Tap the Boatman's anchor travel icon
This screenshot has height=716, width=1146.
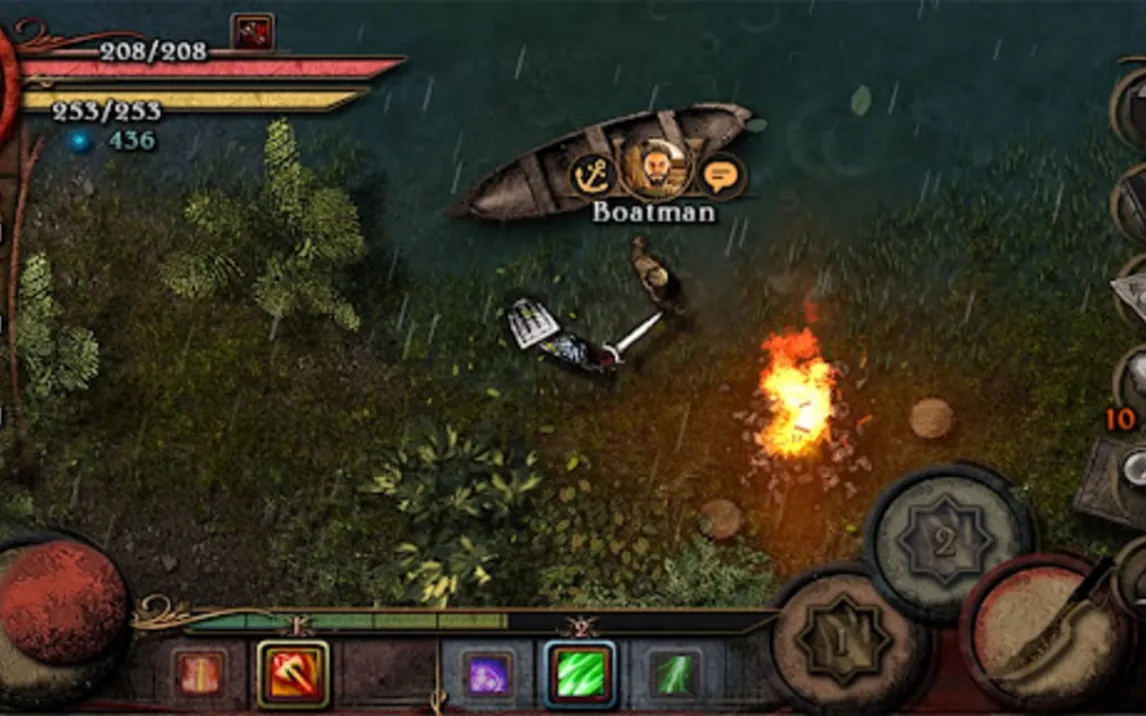(593, 176)
